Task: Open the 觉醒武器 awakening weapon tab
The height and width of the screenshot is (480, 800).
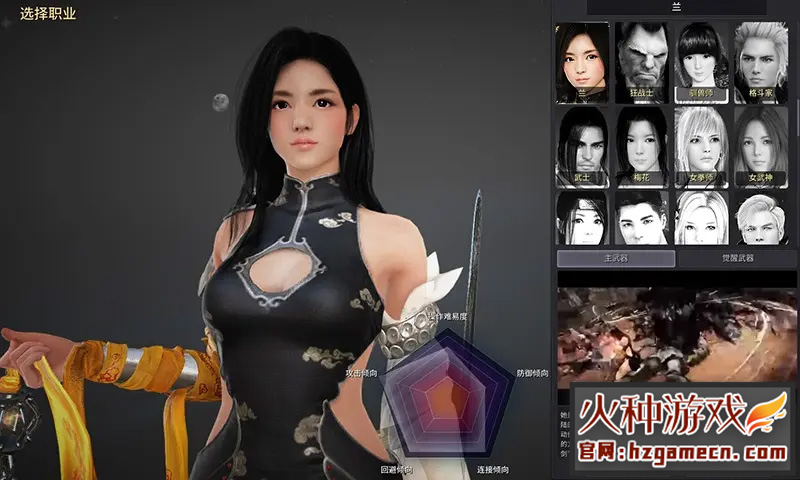Action: point(737,258)
